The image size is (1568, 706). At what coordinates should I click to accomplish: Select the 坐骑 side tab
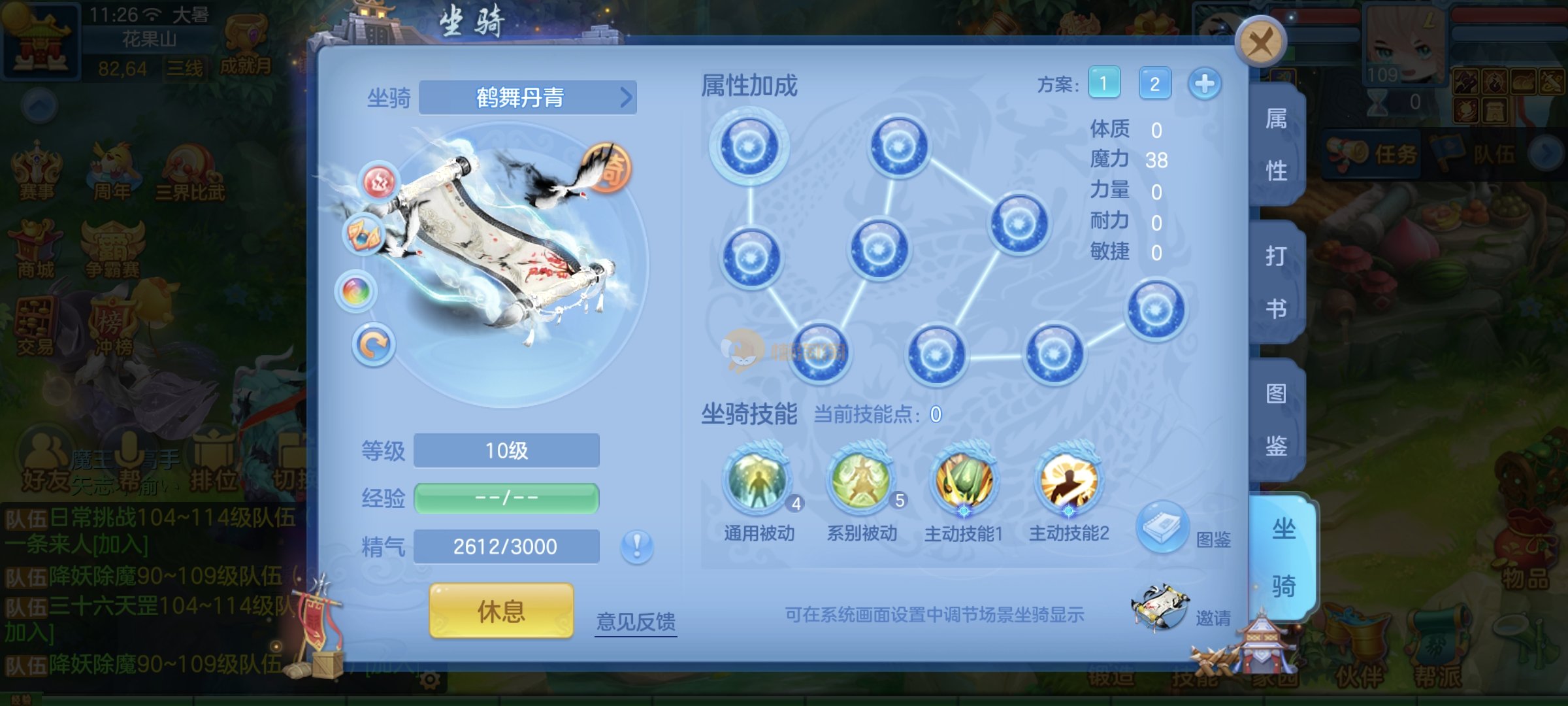pos(1282,557)
